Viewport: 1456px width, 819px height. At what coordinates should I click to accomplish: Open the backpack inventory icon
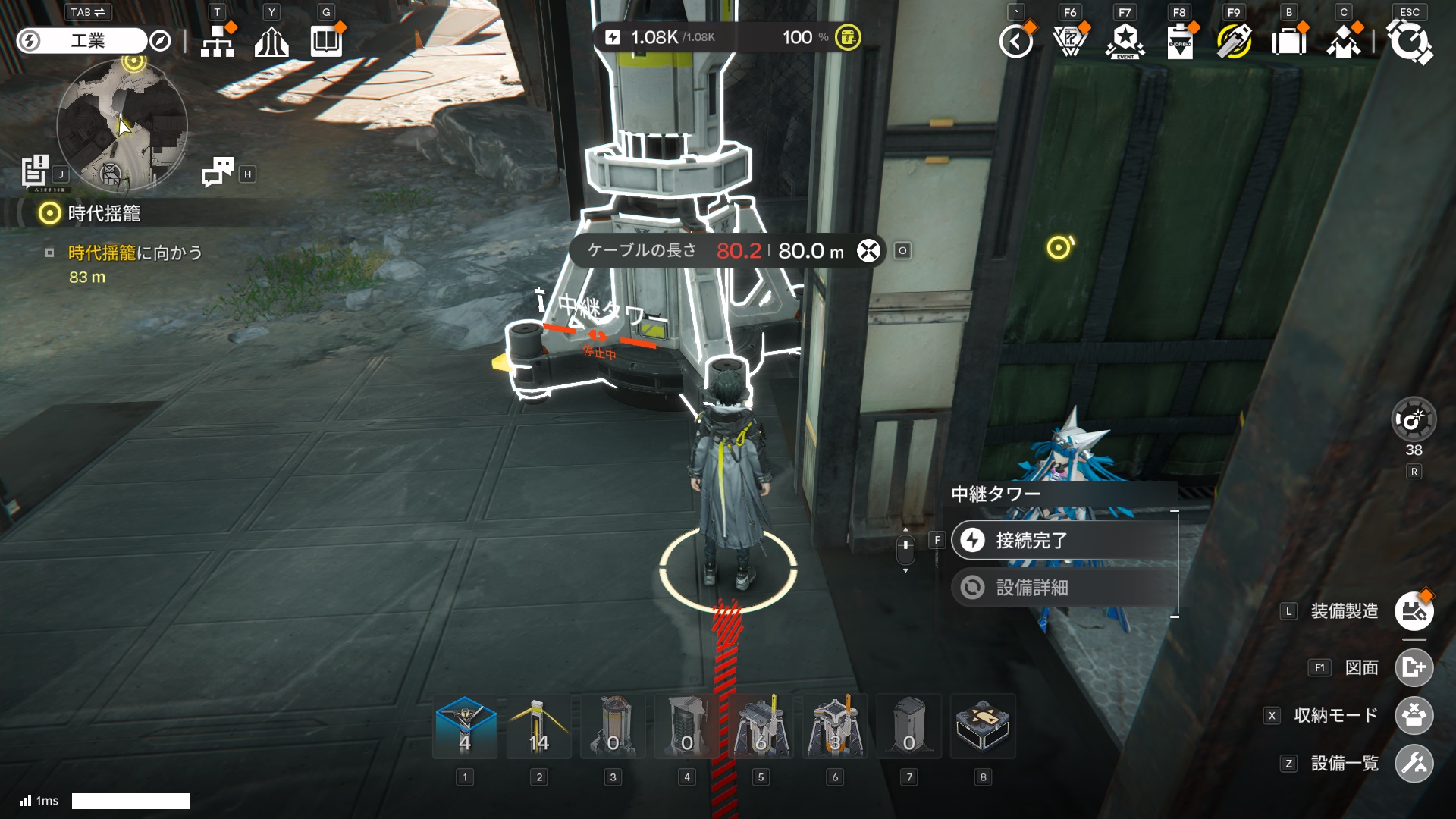pos(1288,41)
